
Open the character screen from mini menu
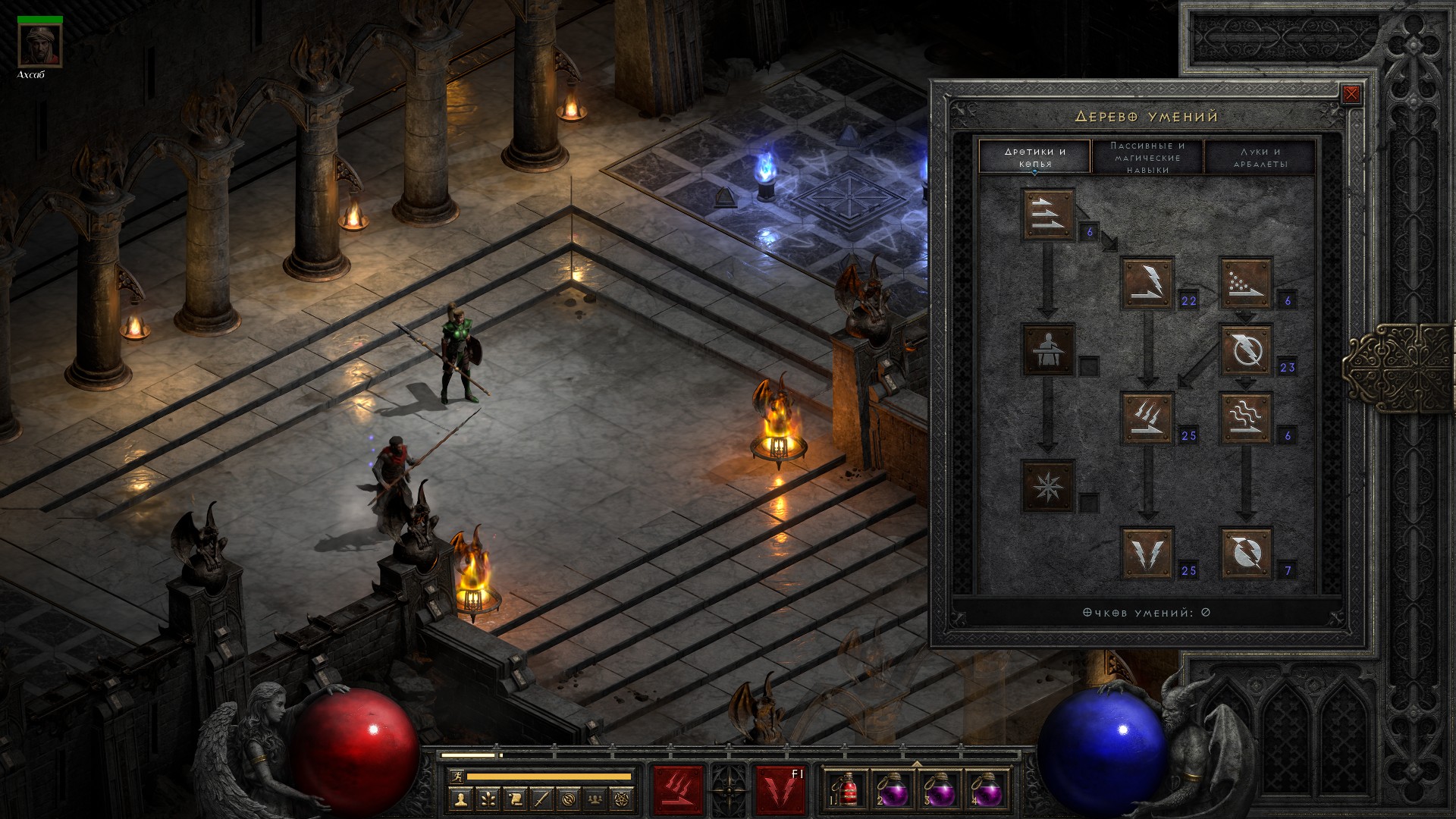pos(460,799)
